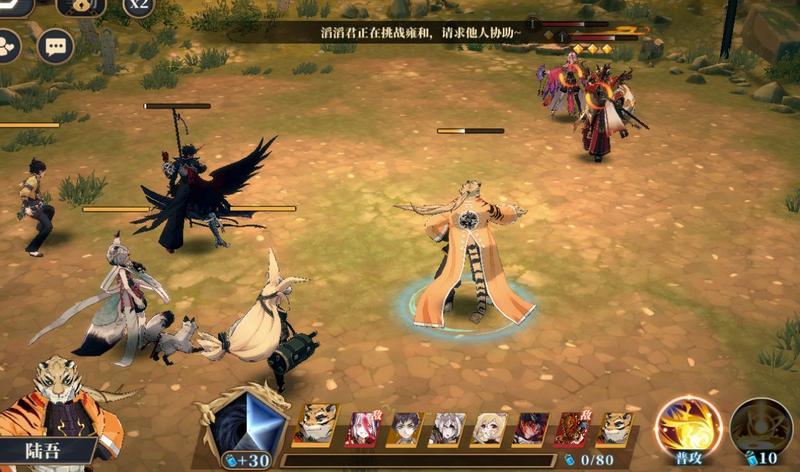Open the chat speech bubble
This screenshot has width=800, height=472.
click(55, 46)
